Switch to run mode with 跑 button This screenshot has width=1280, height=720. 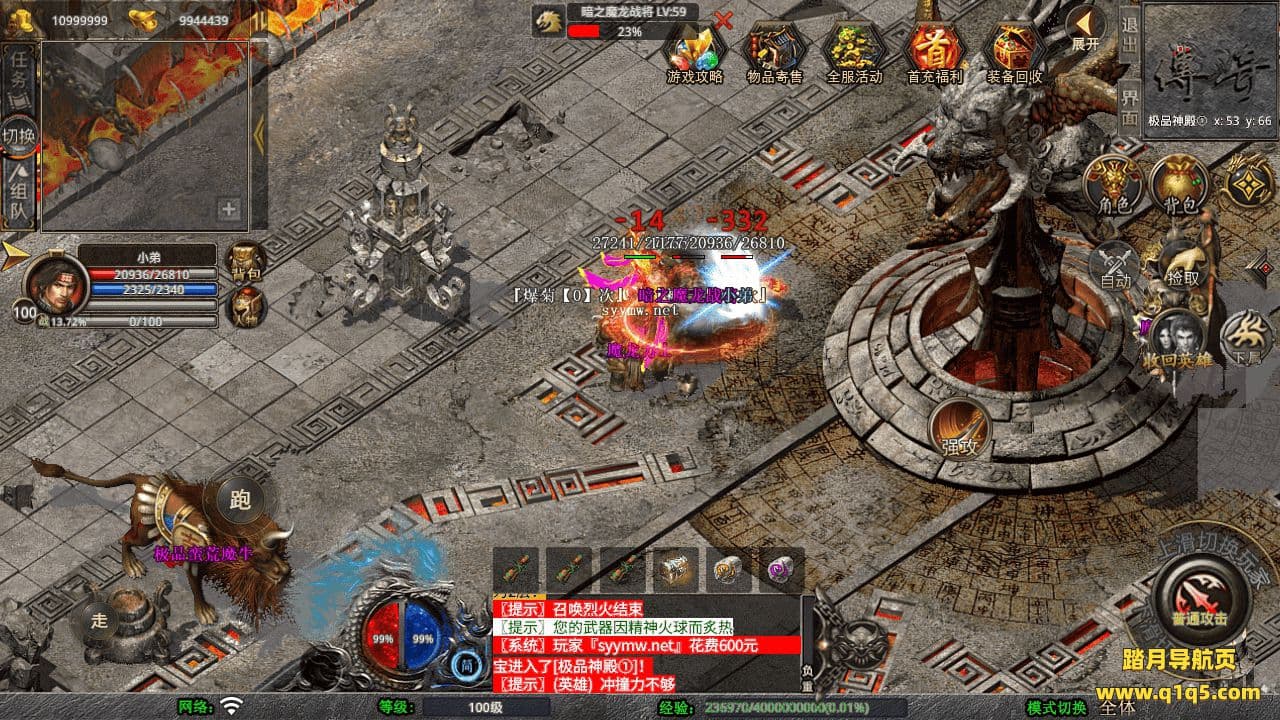[239, 500]
